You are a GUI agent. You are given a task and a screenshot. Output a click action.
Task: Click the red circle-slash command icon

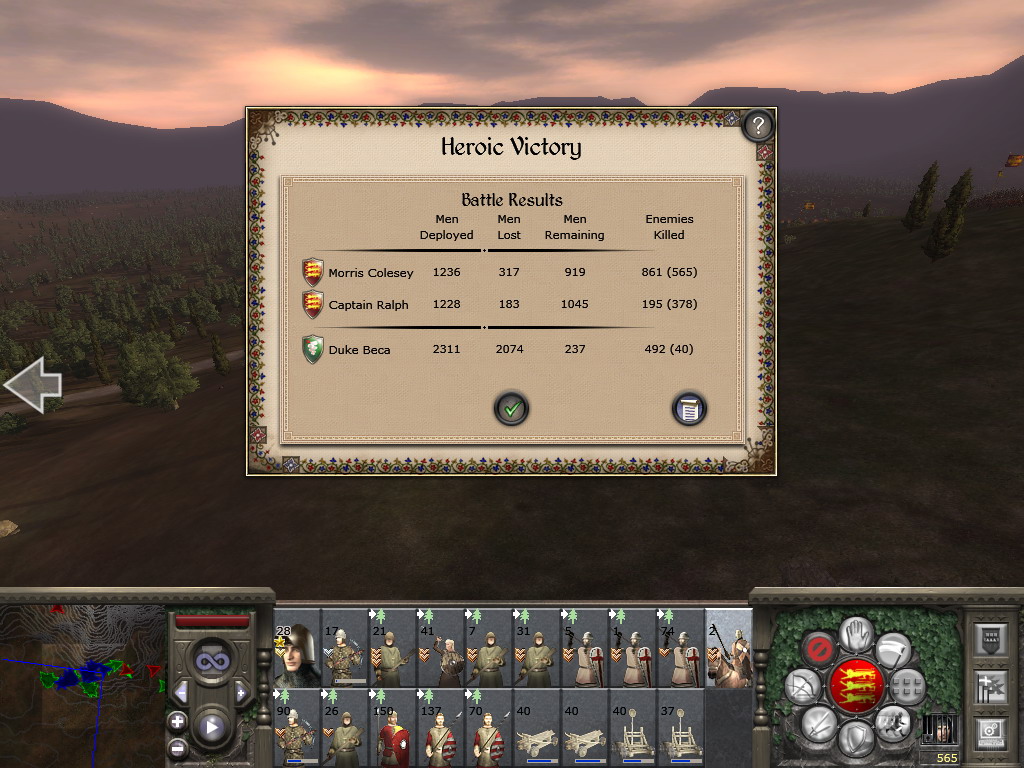click(x=819, y=649)
